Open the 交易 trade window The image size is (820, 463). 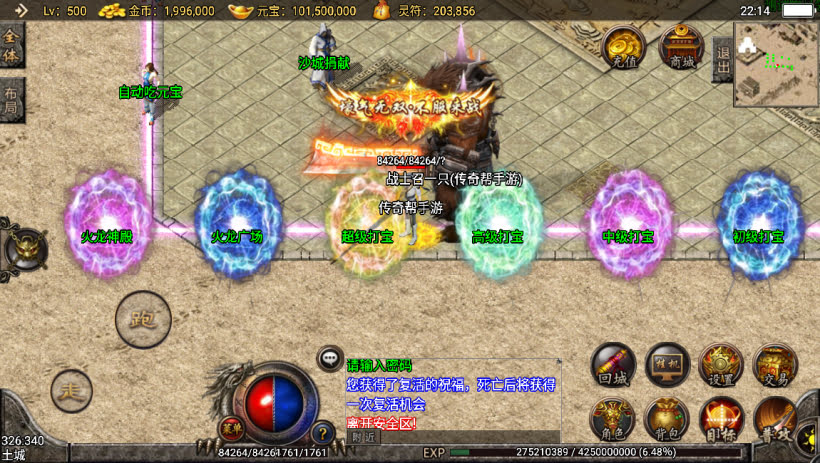(x=774, y=364)
